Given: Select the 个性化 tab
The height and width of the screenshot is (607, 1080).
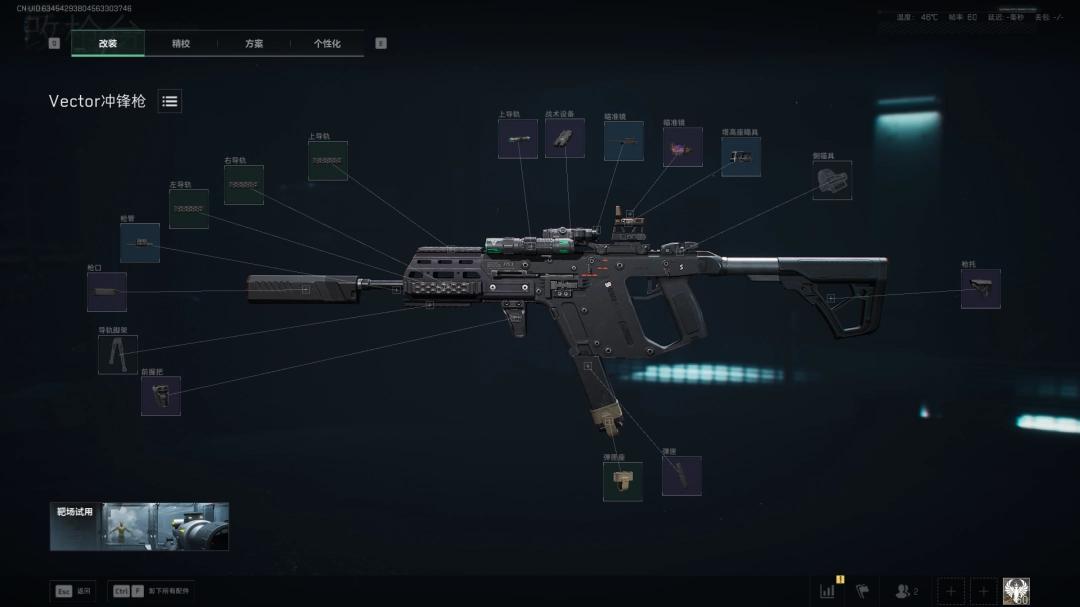Looking at the screenshot, I should click(327, 44).
